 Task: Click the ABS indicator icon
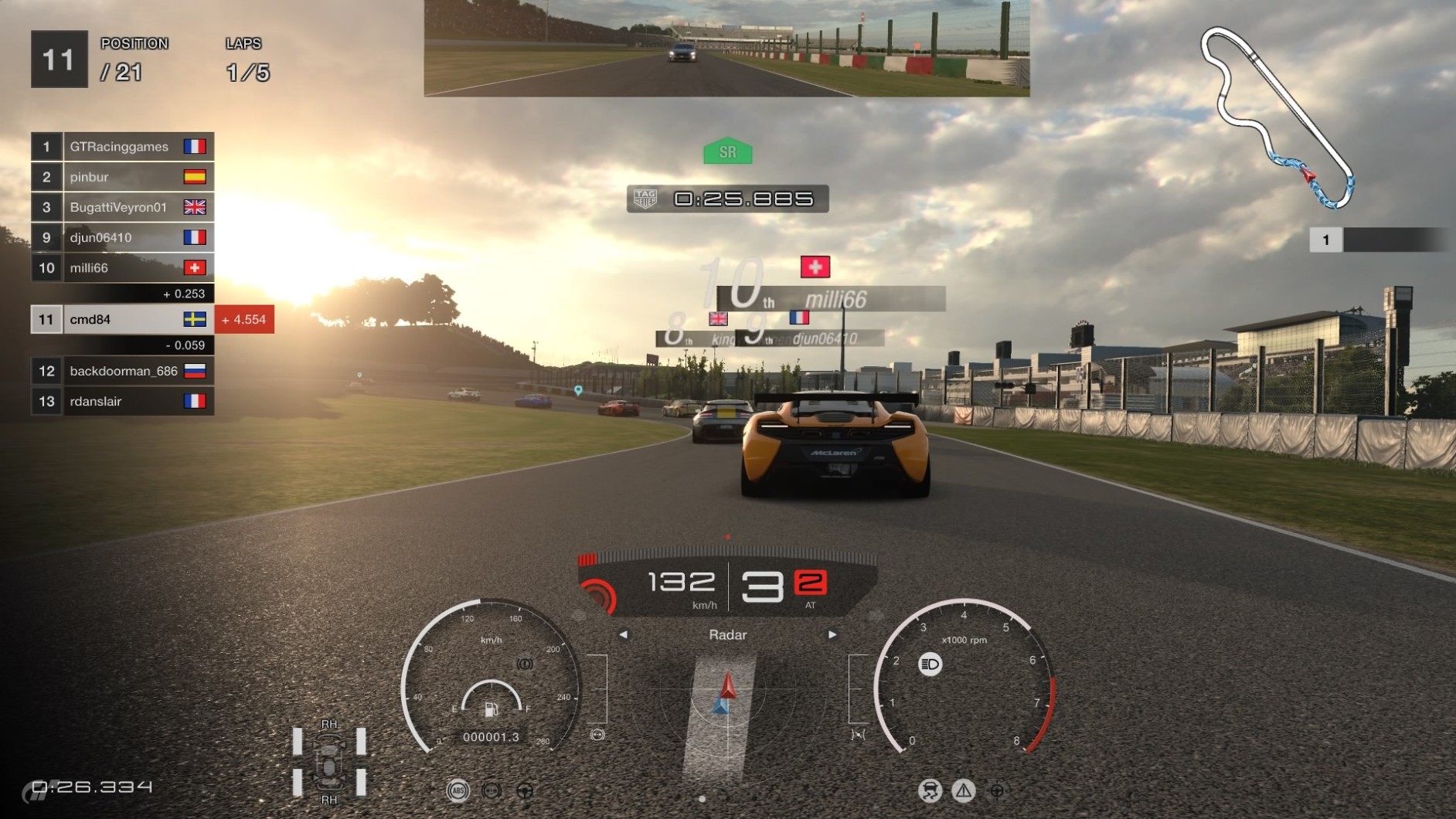tap(458, 790)
